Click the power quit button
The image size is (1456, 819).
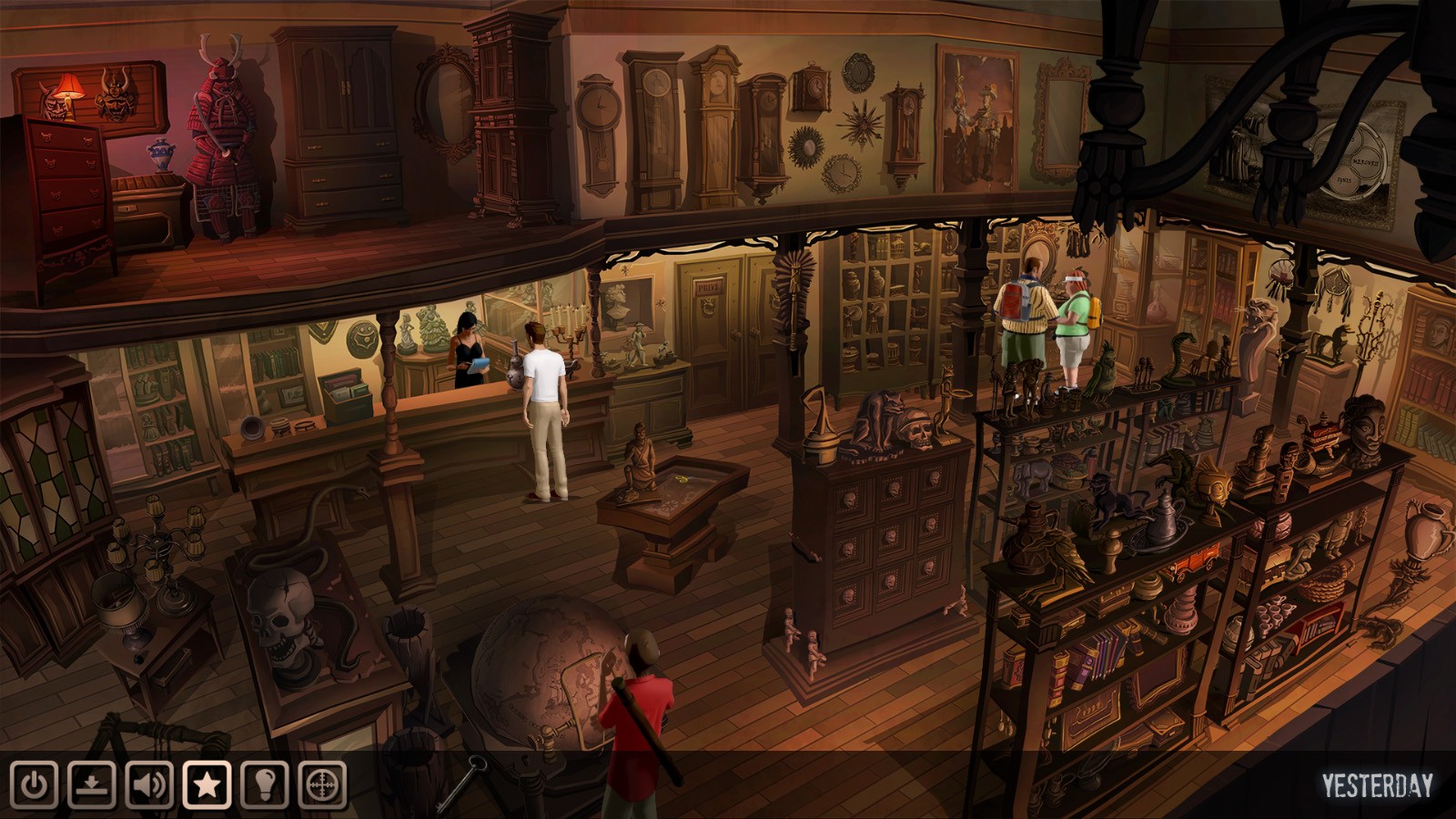point(35,784)
